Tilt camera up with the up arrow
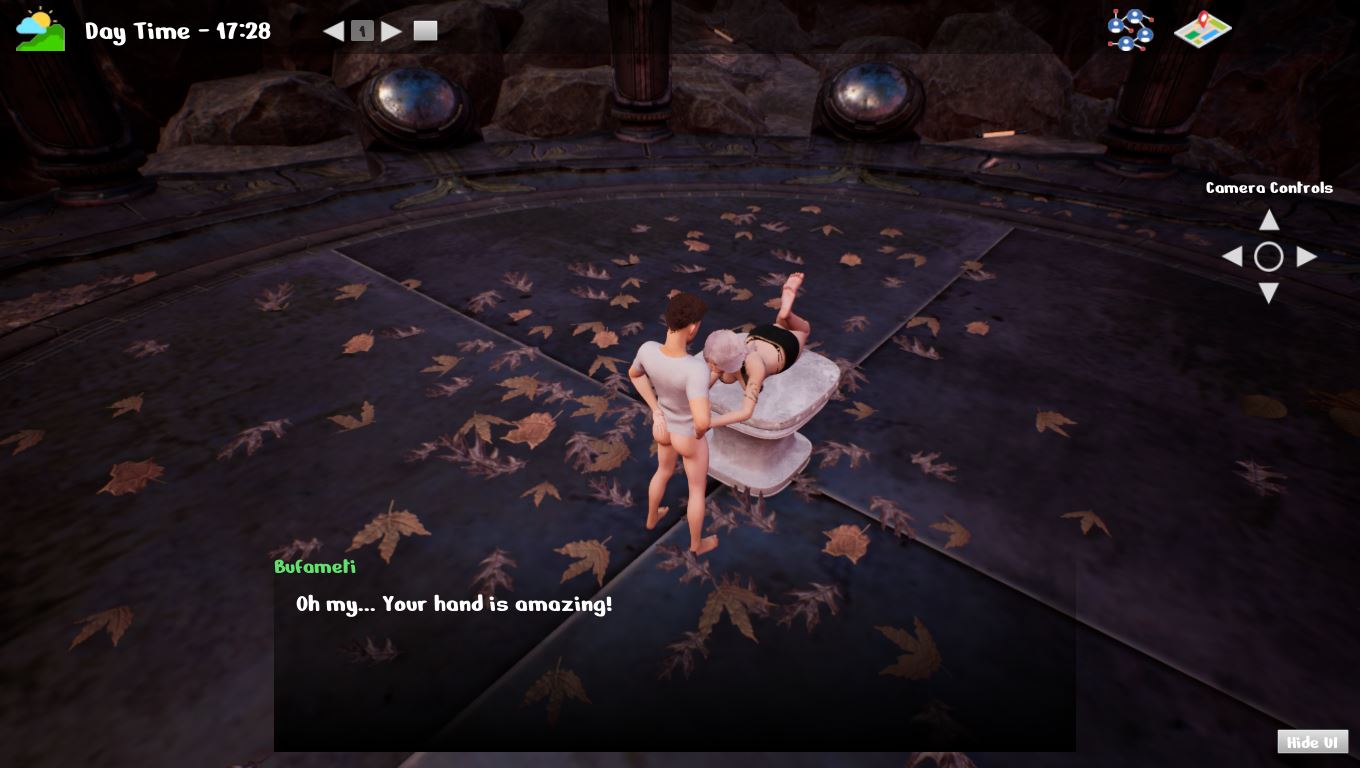The image size is (1360, 768). (1269, 220)
